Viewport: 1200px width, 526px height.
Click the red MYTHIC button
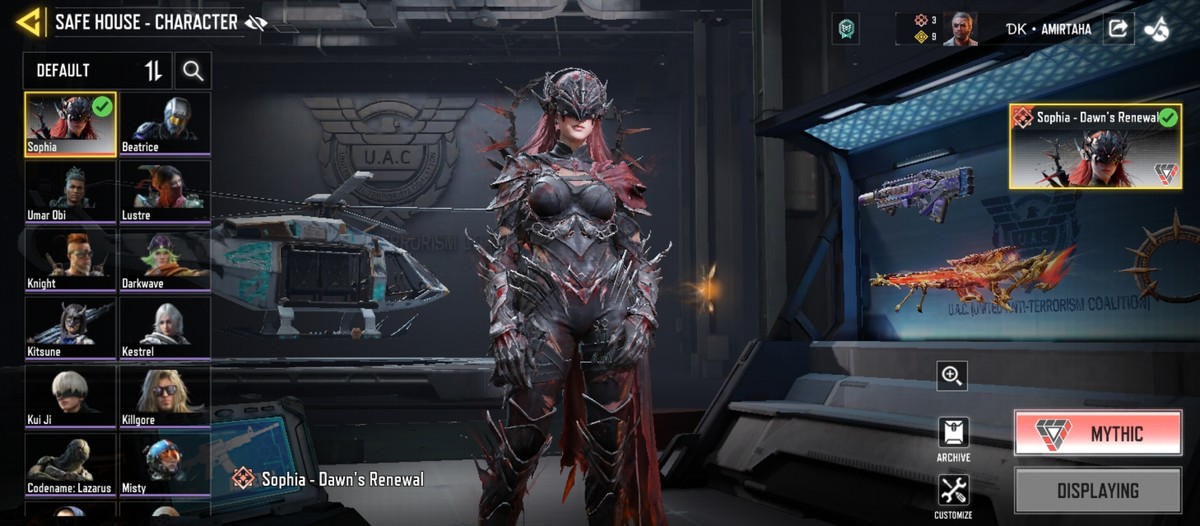point(1097,433)
